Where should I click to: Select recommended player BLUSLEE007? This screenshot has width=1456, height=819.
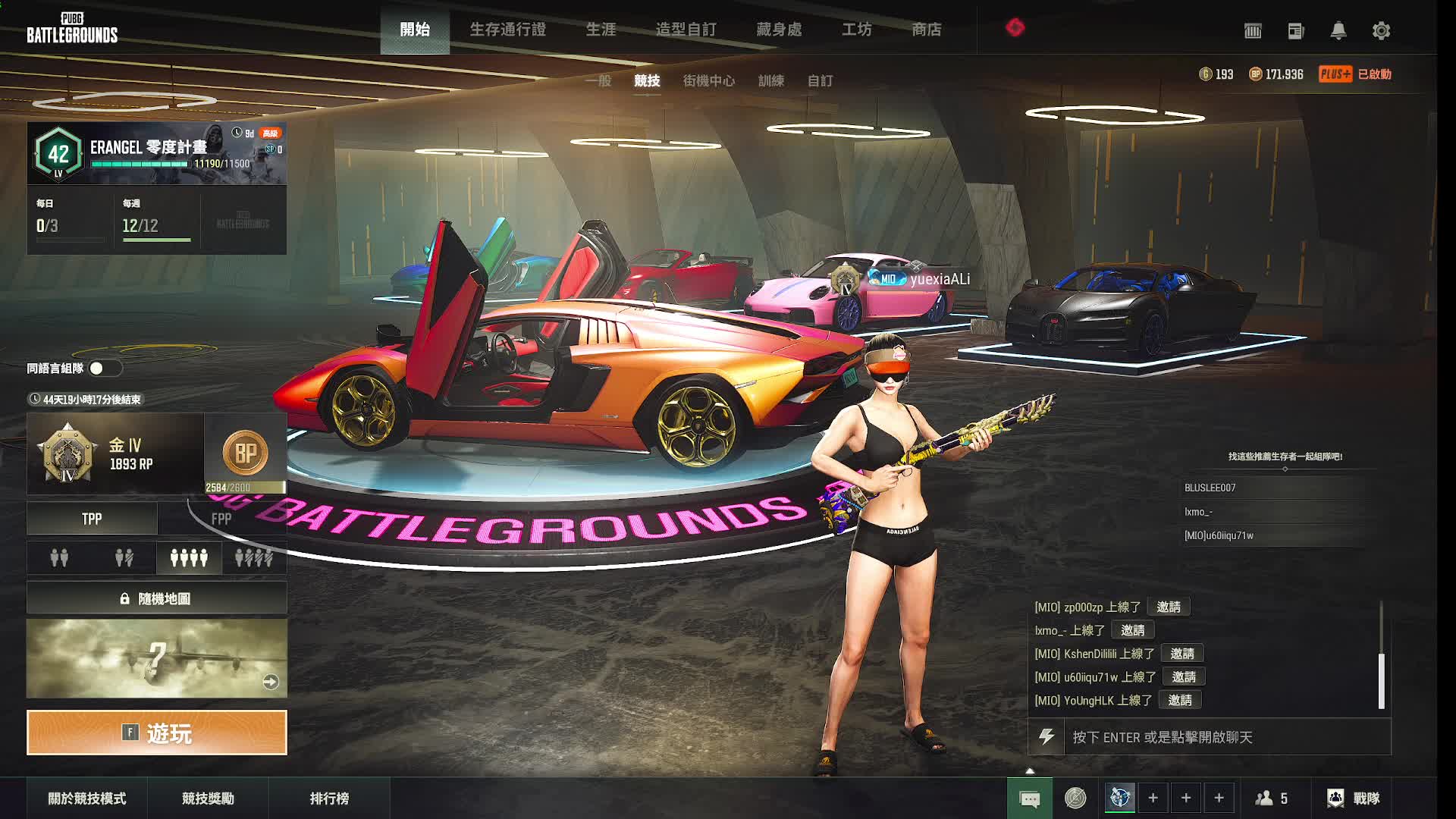coord(1210,488)
